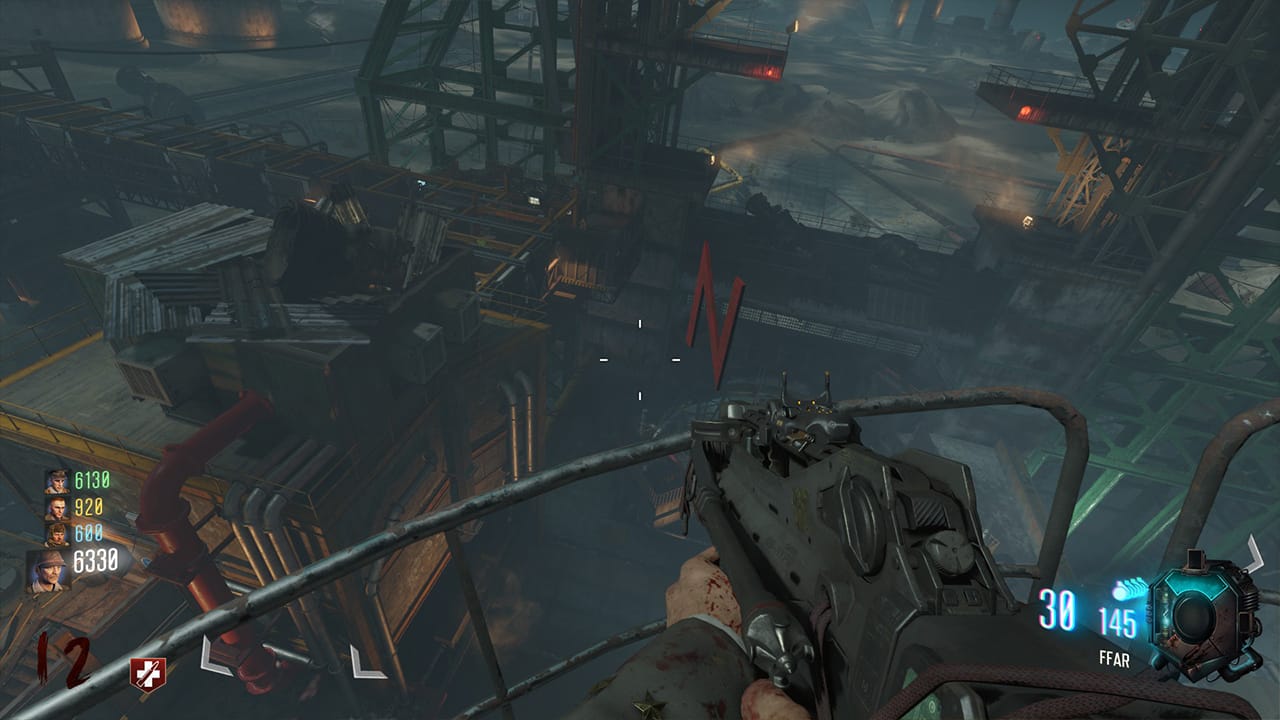
Task: Click Dempsey's character portrait with green score
Action: pos(57,483)
